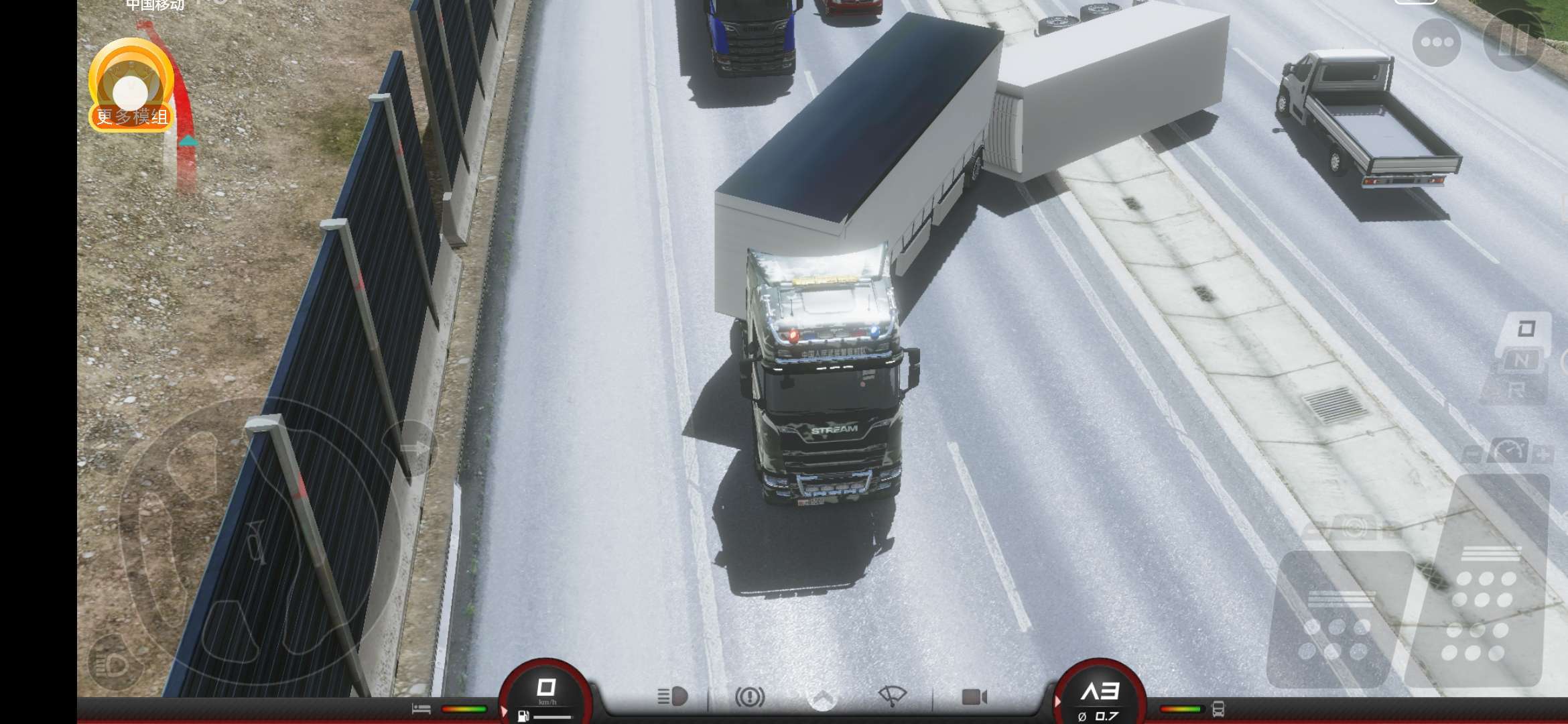Turn on the windshield wipers
Viewport: 1568px width, 724px height.
coord(892,697)
